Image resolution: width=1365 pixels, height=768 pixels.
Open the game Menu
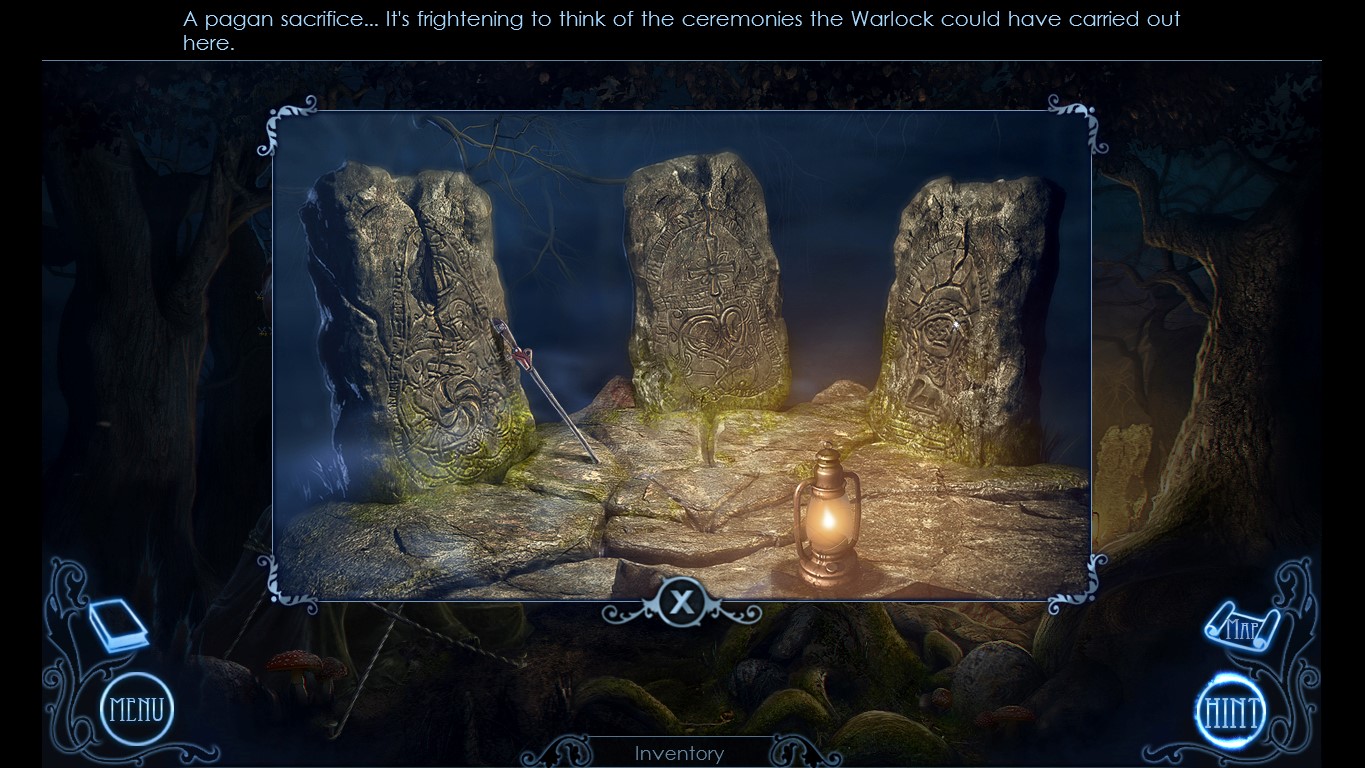[137, 710]
